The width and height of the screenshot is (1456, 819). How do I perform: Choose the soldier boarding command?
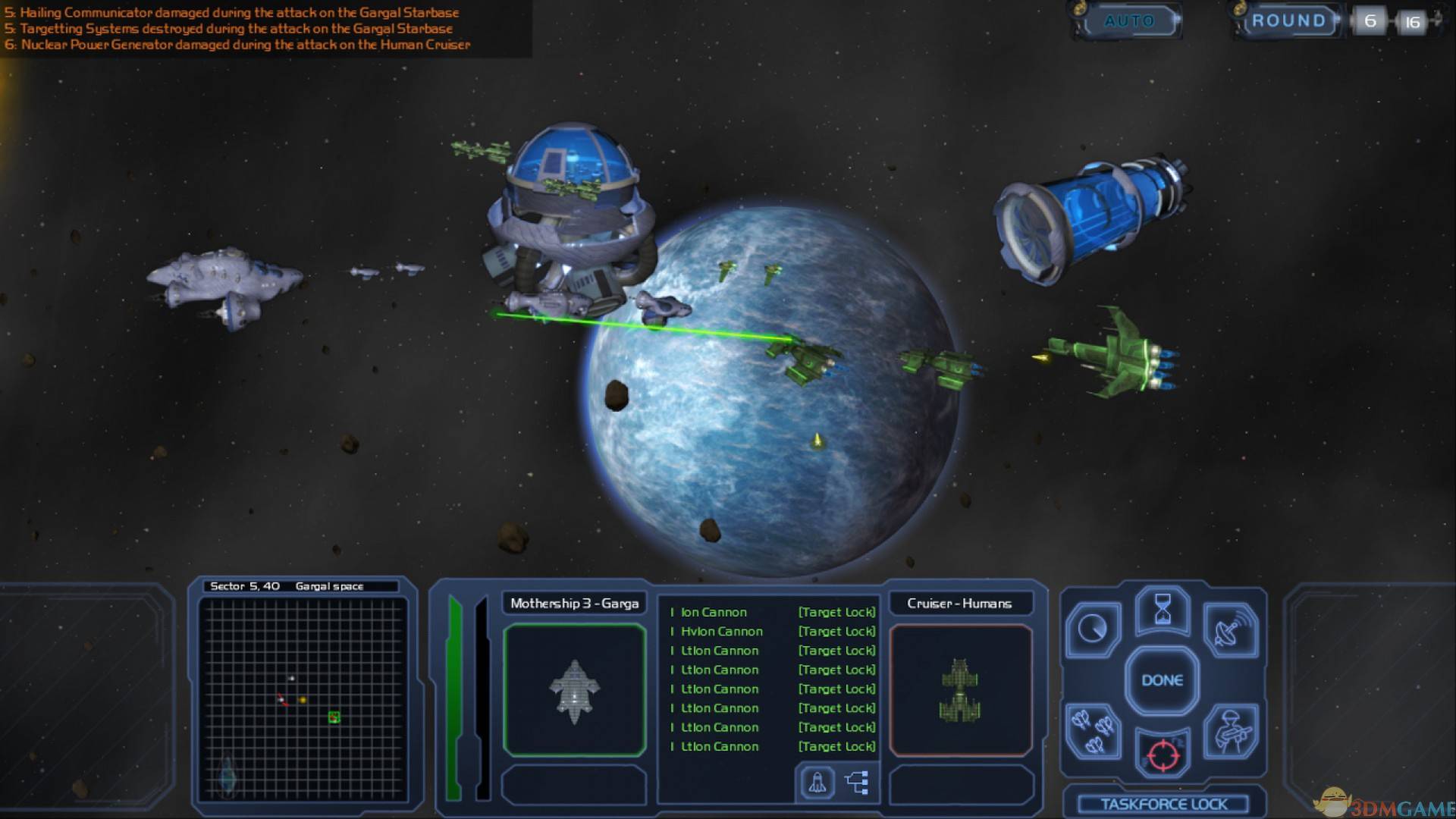tap(1230, 731)
